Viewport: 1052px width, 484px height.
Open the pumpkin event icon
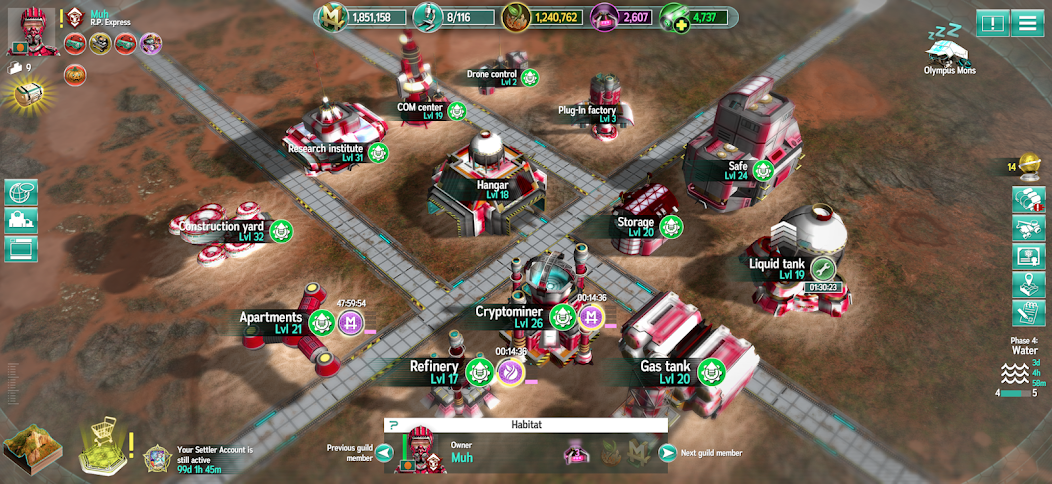tap(73, 73)
